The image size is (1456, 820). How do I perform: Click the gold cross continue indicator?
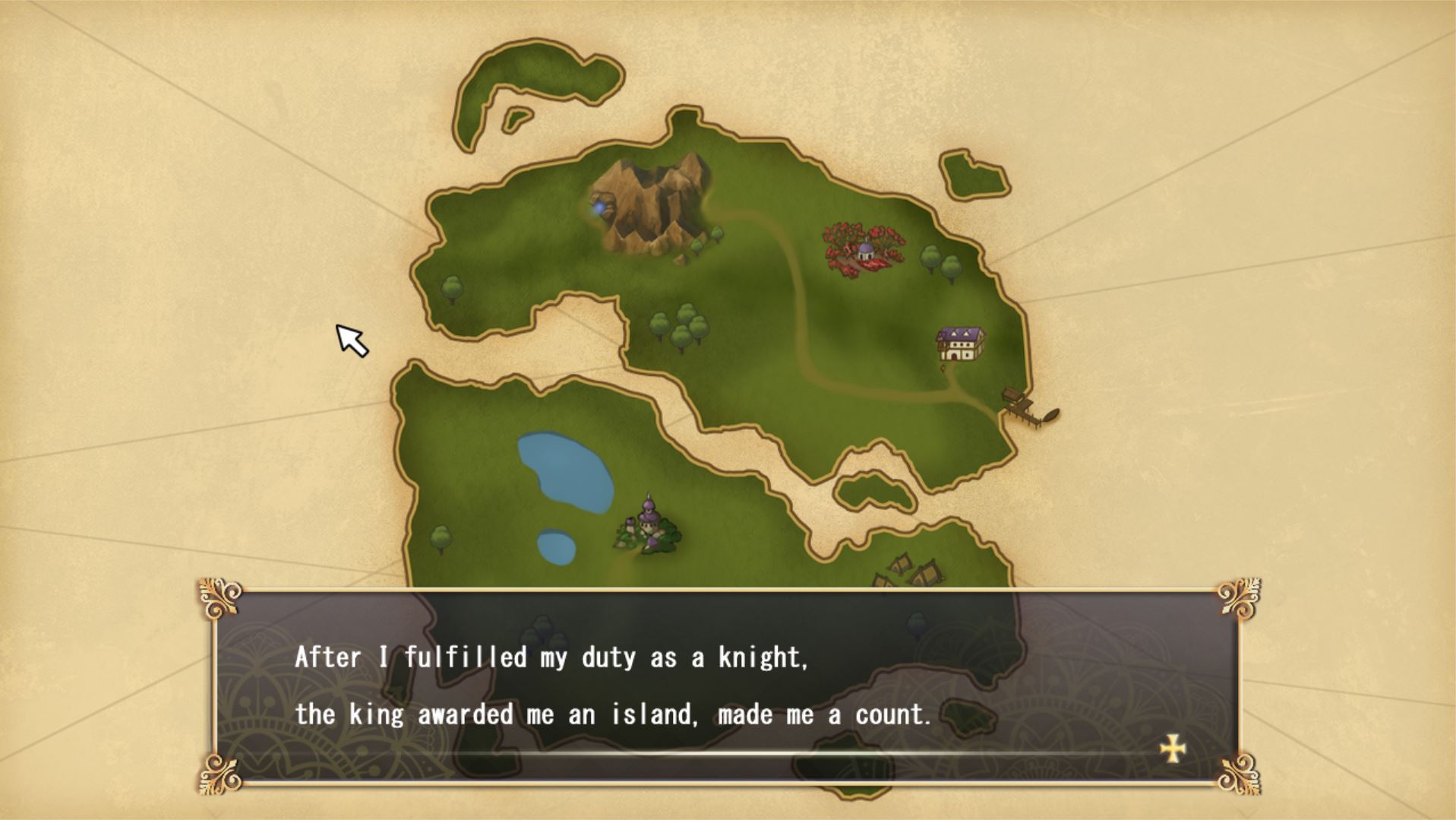[1173, 749]
